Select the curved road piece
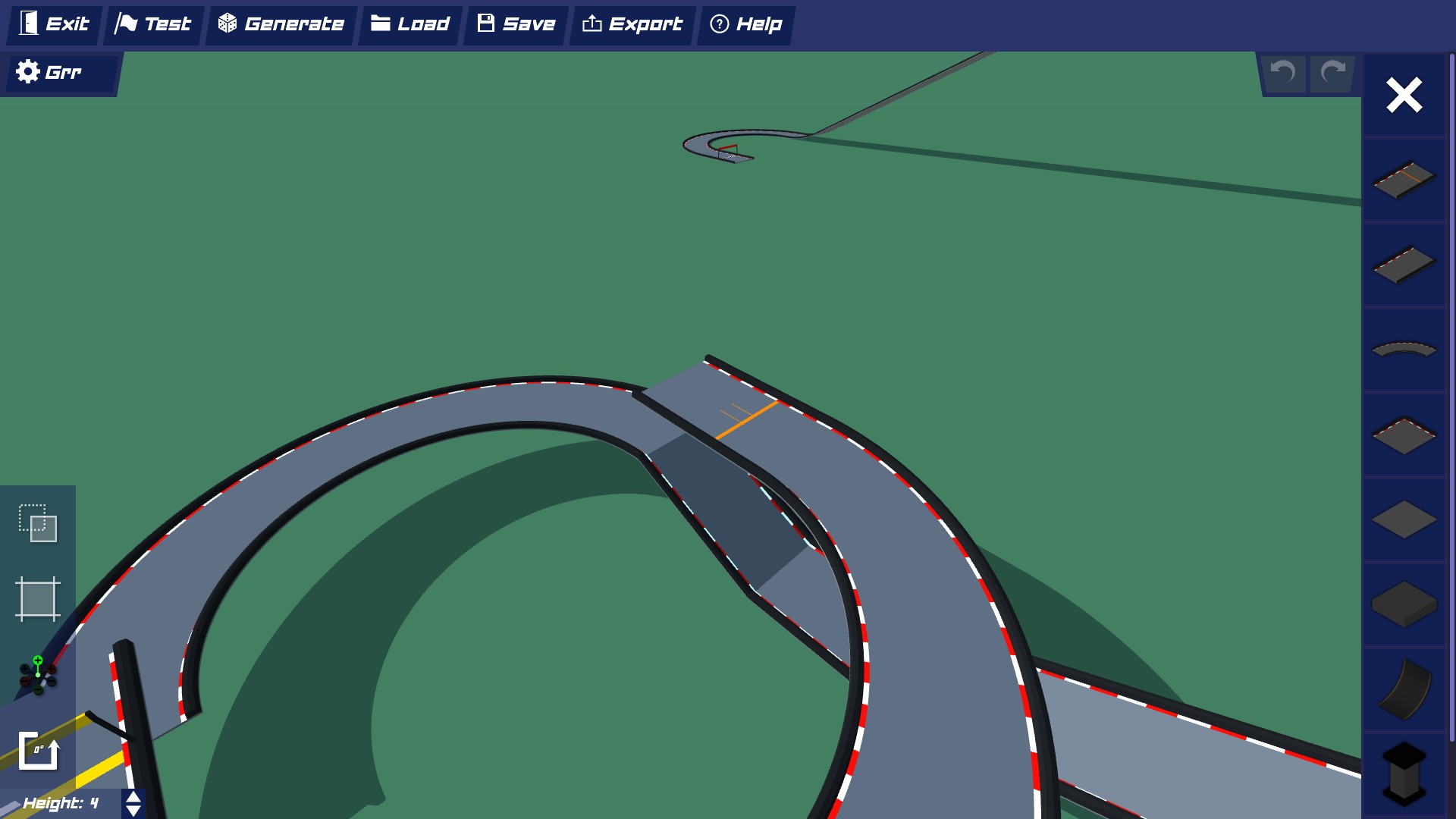The image size is (1456, 819). [x=1403, y=349]
